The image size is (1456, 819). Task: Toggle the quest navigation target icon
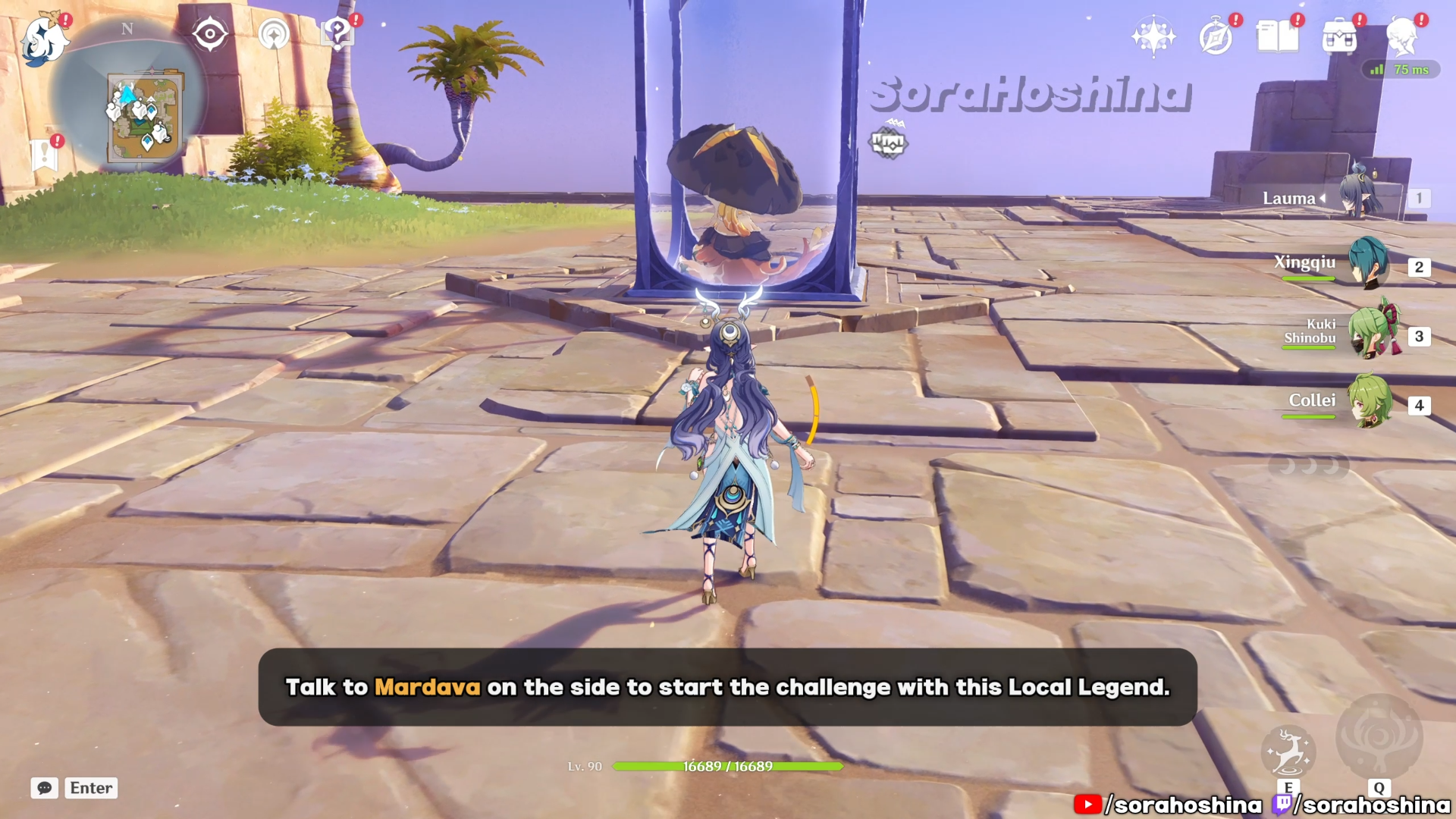click(x=210, y=34)
